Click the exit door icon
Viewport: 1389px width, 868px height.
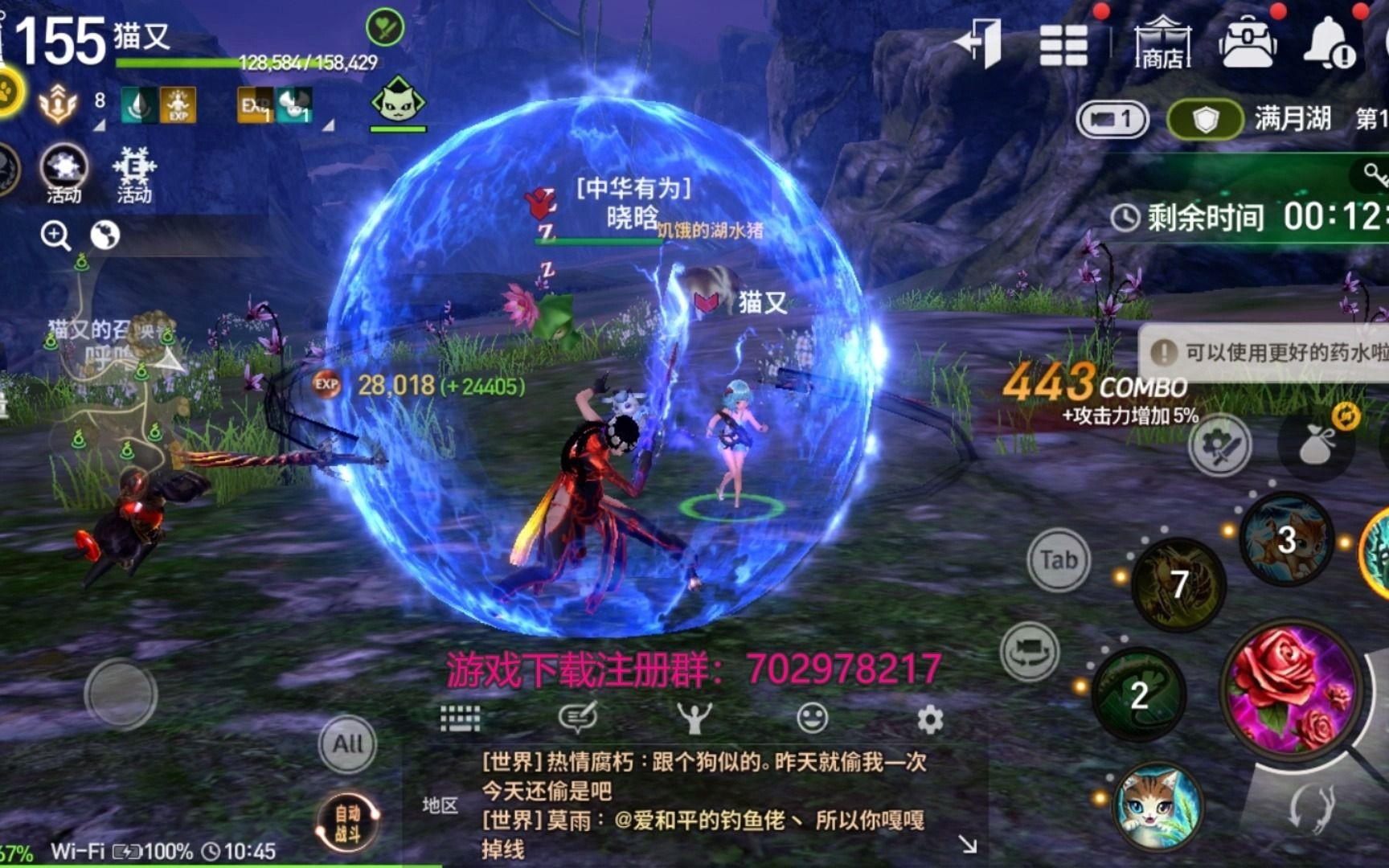[x=979, y=43]
